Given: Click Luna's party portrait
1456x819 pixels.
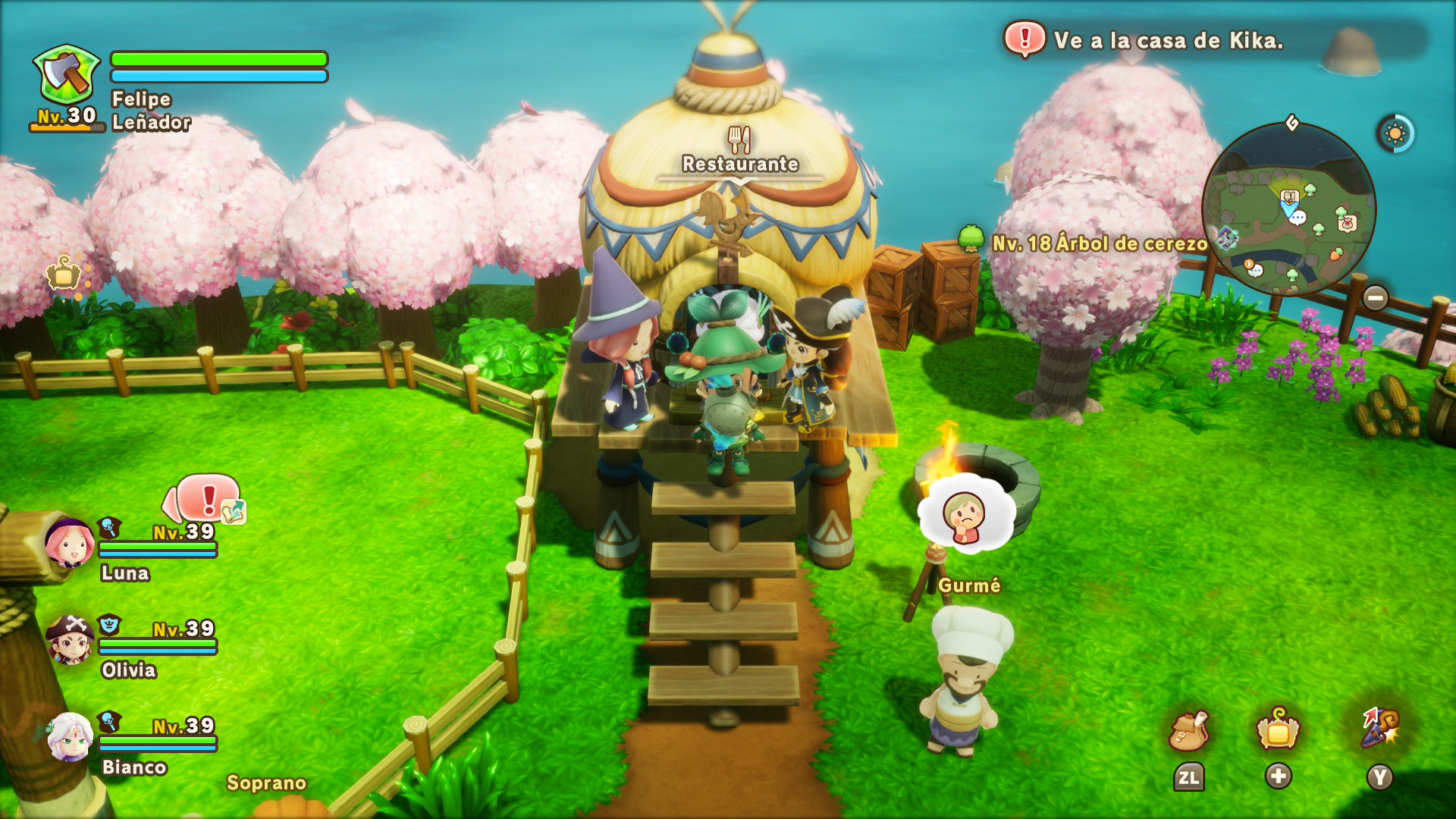Looking at the screenshot, I should 70,543.
